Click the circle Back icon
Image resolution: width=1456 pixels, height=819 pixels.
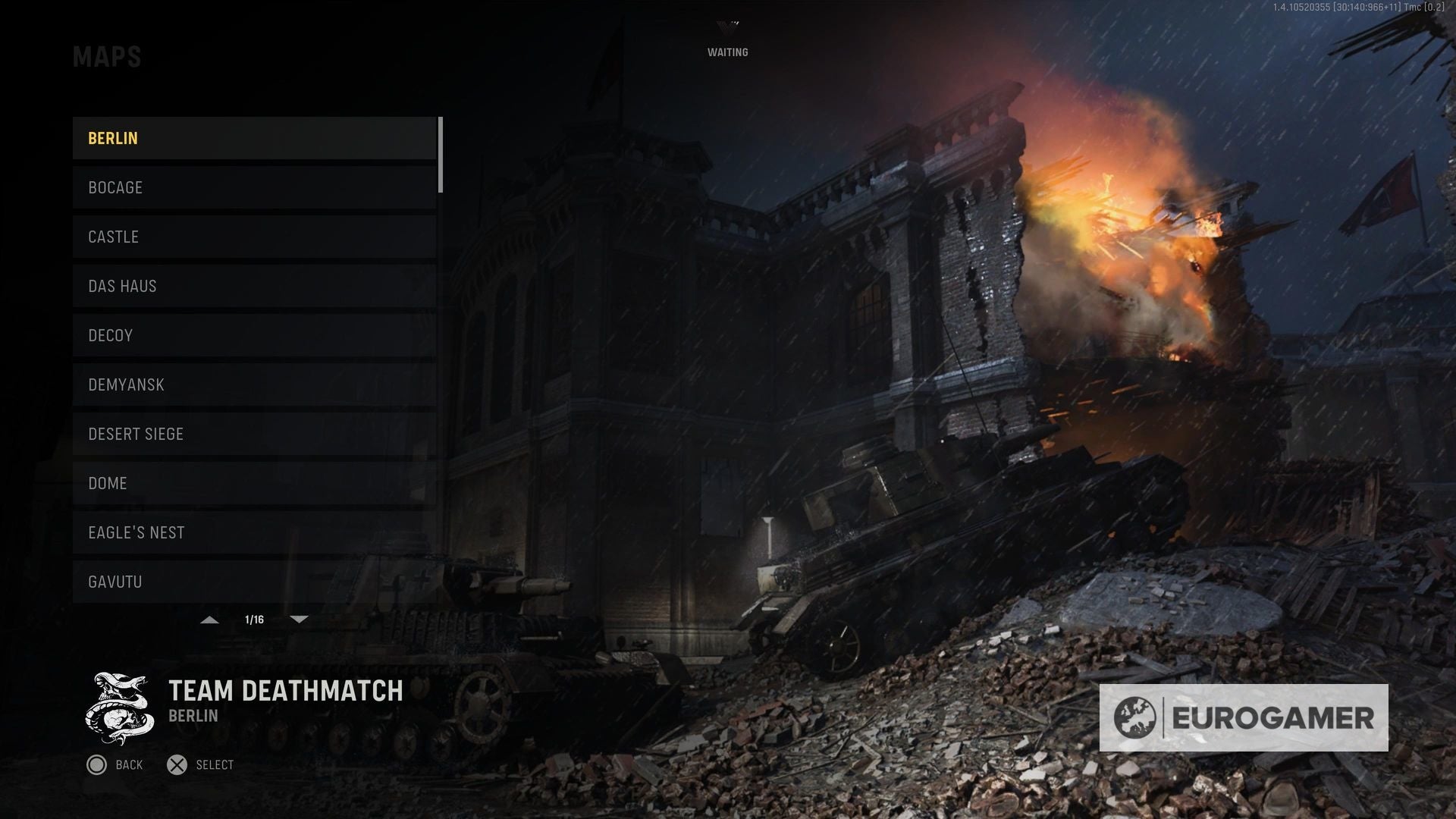click(96, 764)
